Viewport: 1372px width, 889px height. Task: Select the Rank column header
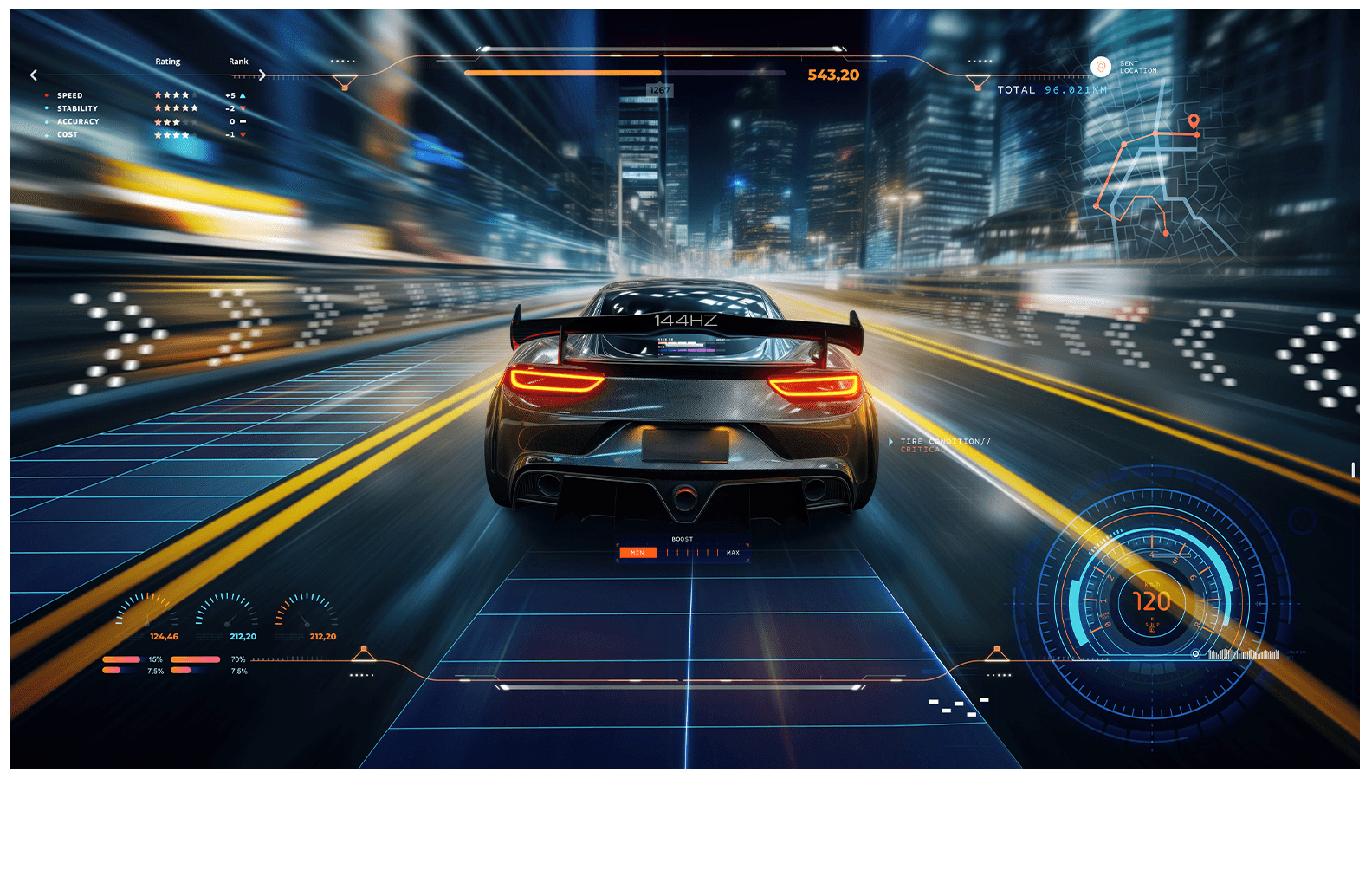[x=238, y=62]
